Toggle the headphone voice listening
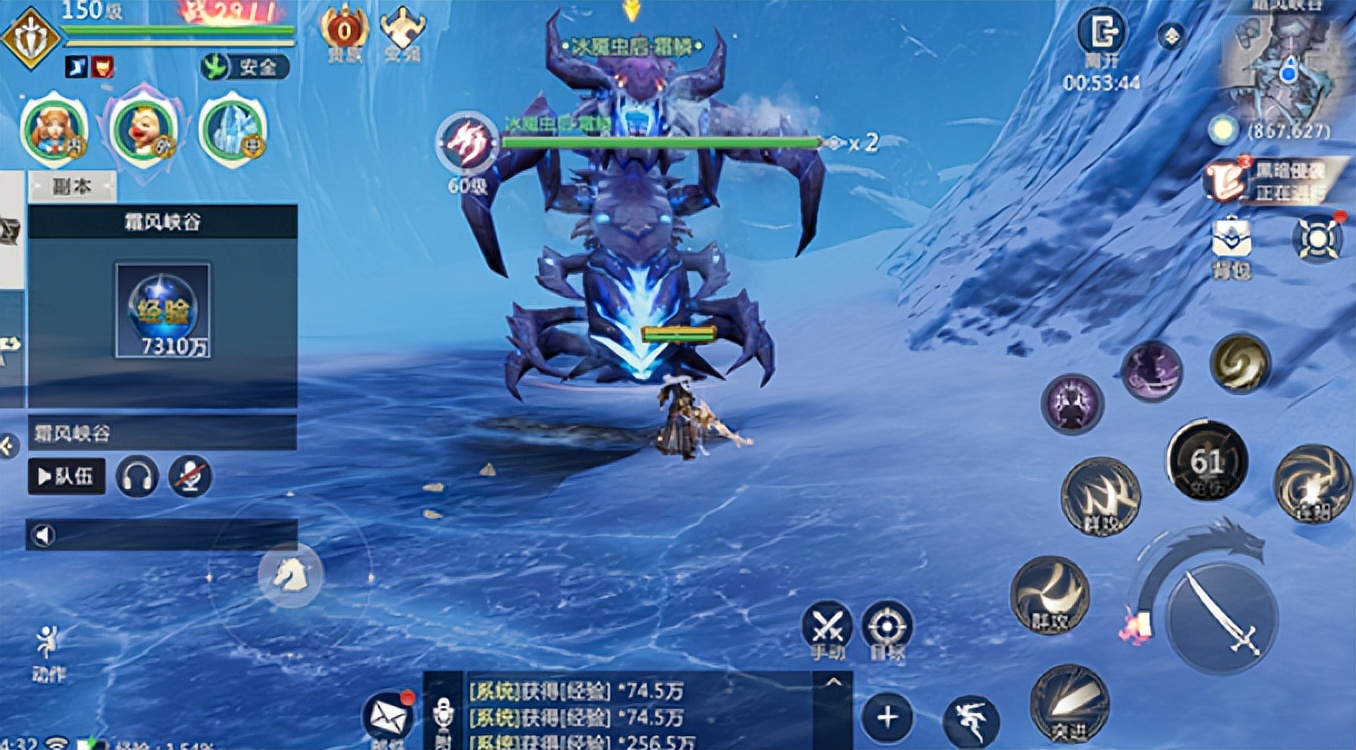This screenshot has height=750, width=1356. click(139, 476)
